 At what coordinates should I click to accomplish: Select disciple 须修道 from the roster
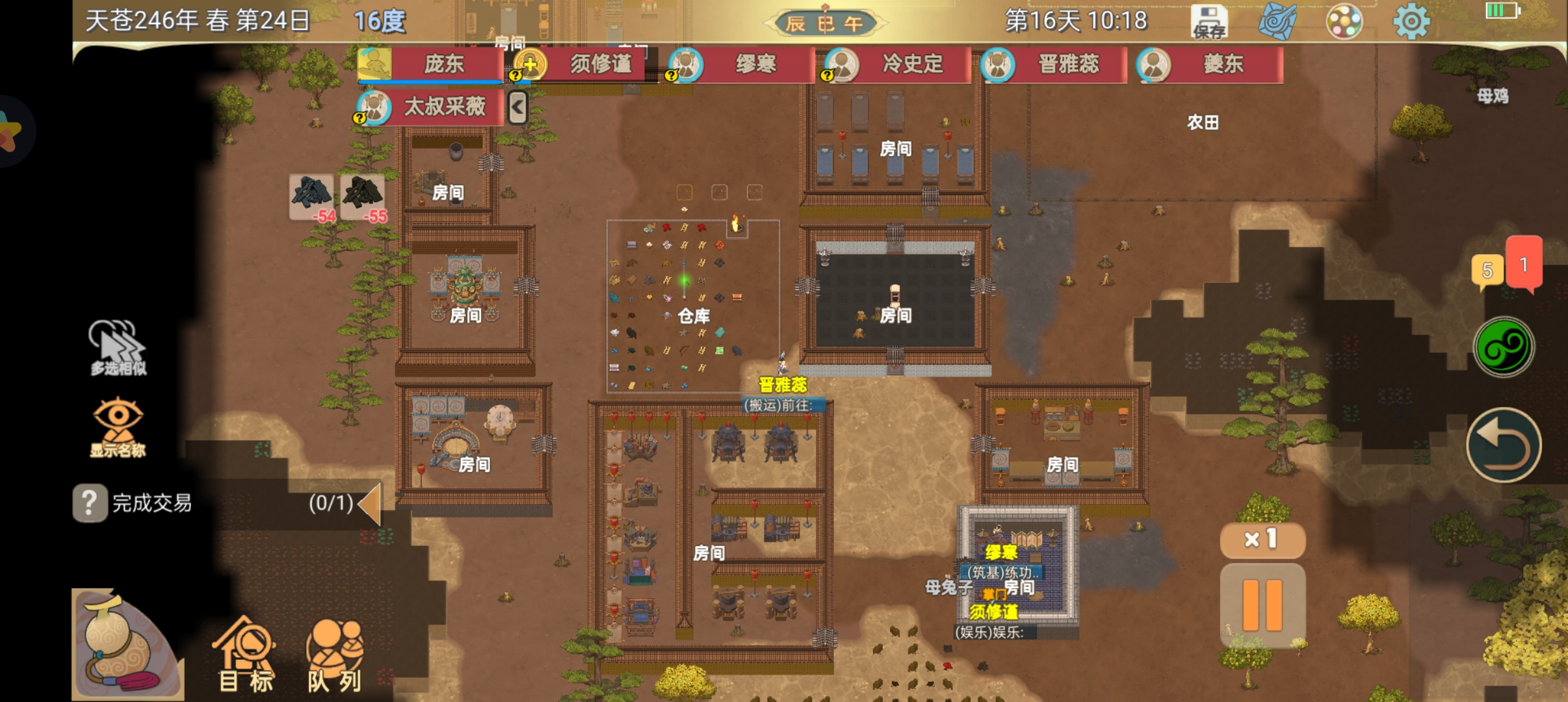click(585, 64)
